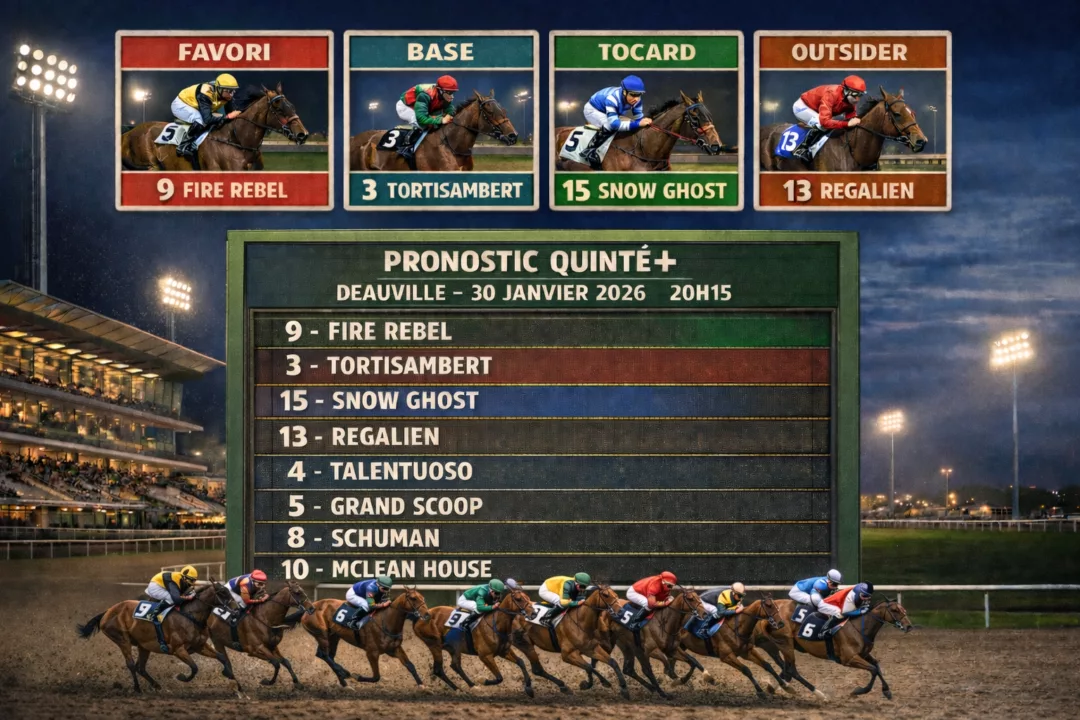The image size is (1080, 720).
Task: Pick the 8 - Schuman list row
Action: (541, 538)
